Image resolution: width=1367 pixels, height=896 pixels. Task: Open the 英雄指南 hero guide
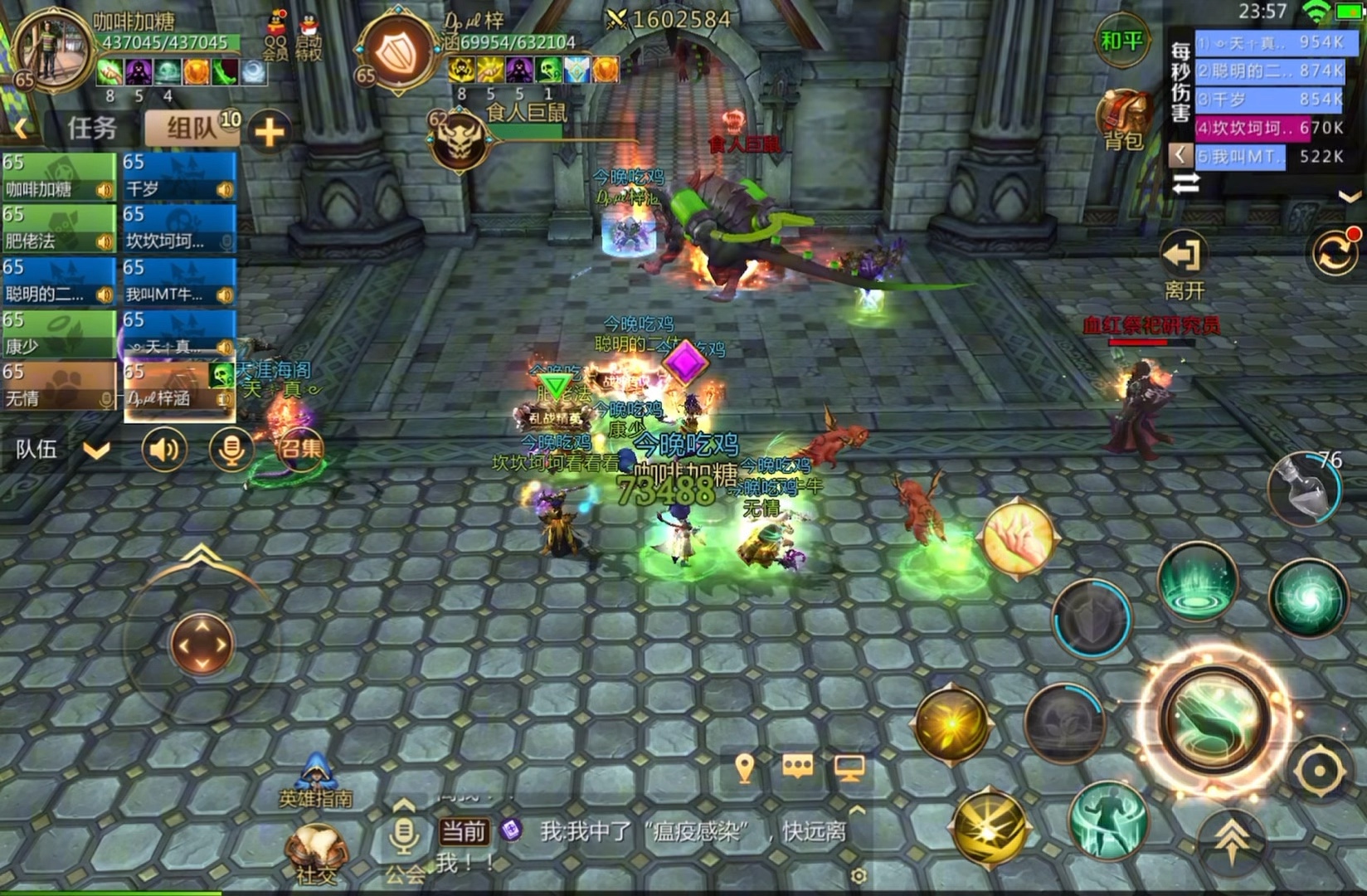point(316,782)
